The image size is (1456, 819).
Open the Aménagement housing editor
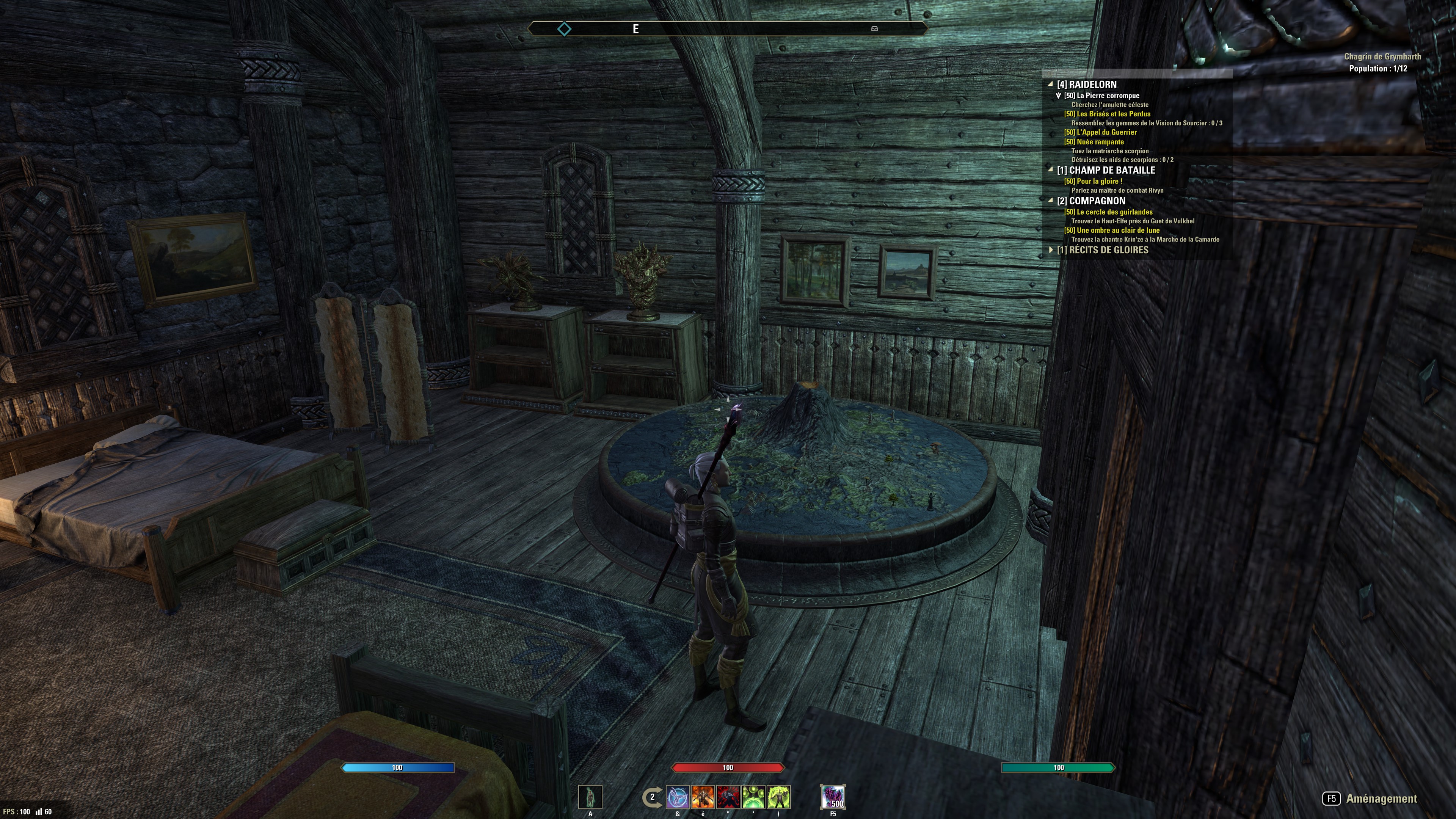(1371, 799)
